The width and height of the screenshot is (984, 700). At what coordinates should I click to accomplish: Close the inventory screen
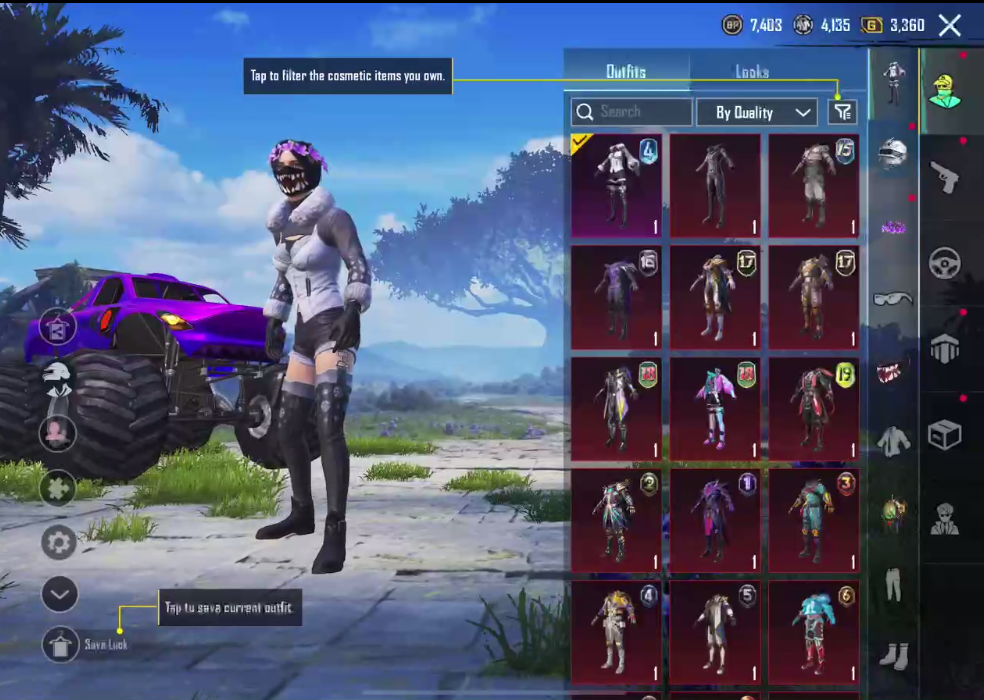point(949,26)
